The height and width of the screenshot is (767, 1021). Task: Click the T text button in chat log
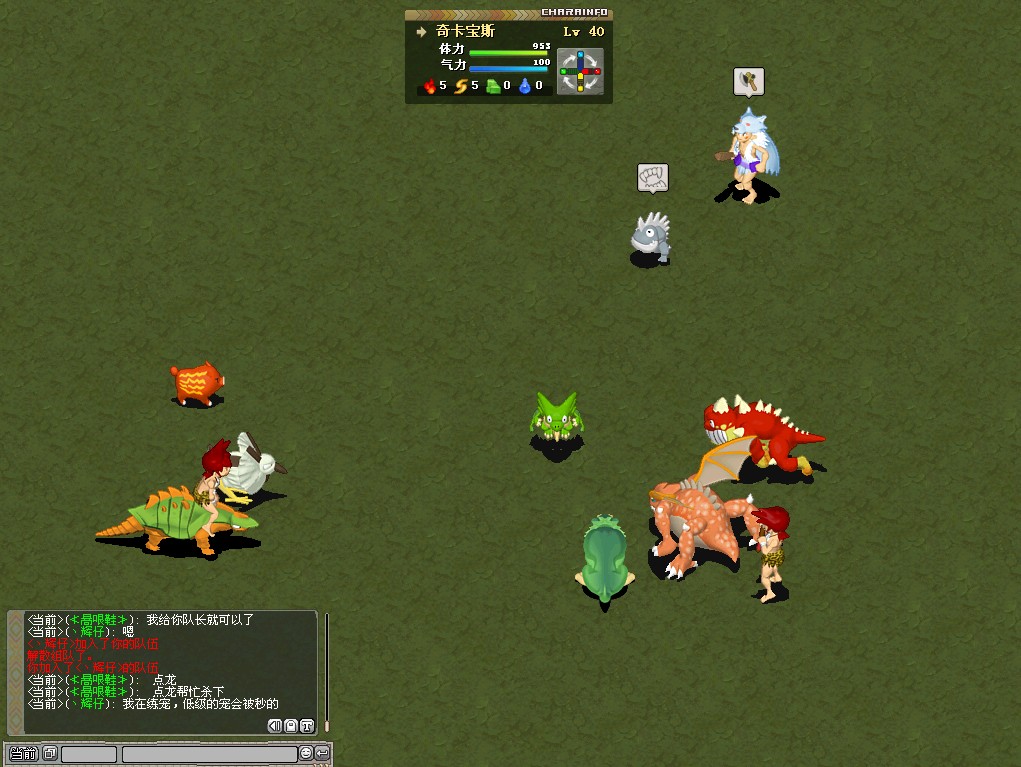(307, 726)
